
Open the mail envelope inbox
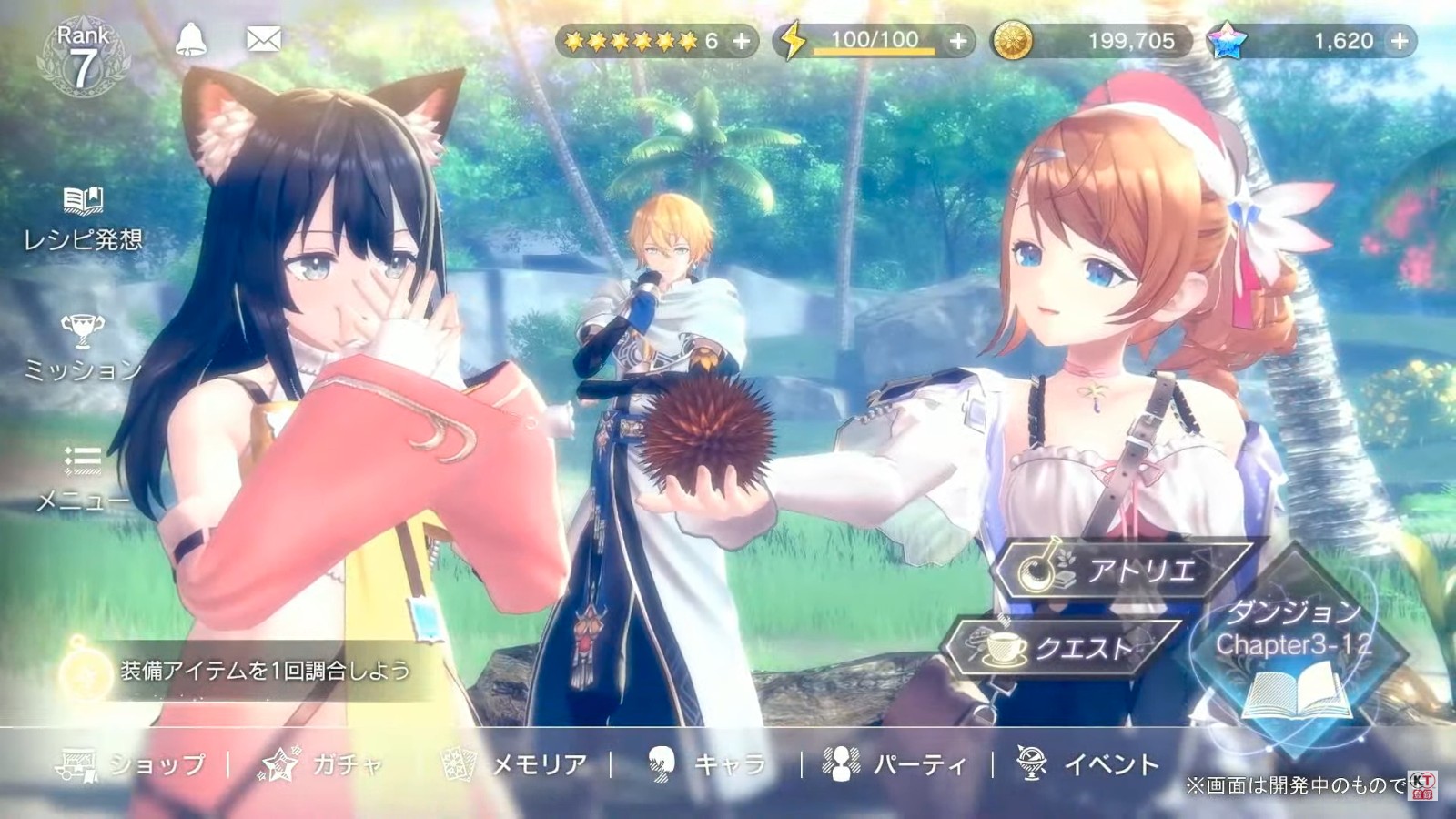[264, 39]
